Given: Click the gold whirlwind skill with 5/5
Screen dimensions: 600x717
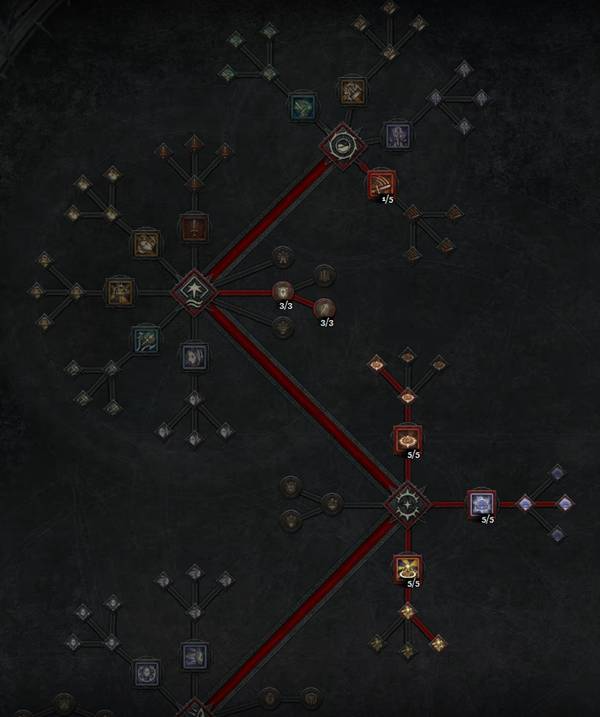Looking at the screenshot, I should point(407,569).
